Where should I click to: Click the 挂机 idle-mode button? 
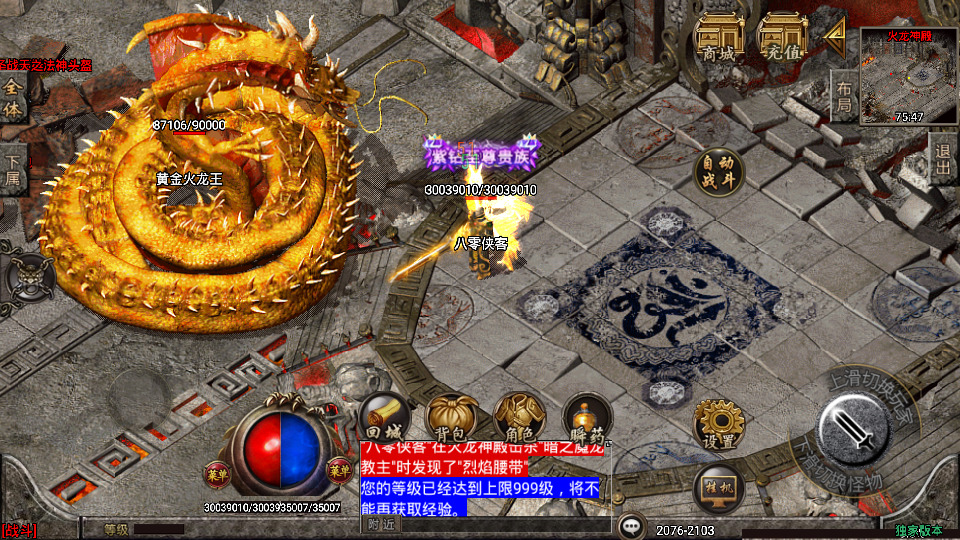tap(719, 490)
